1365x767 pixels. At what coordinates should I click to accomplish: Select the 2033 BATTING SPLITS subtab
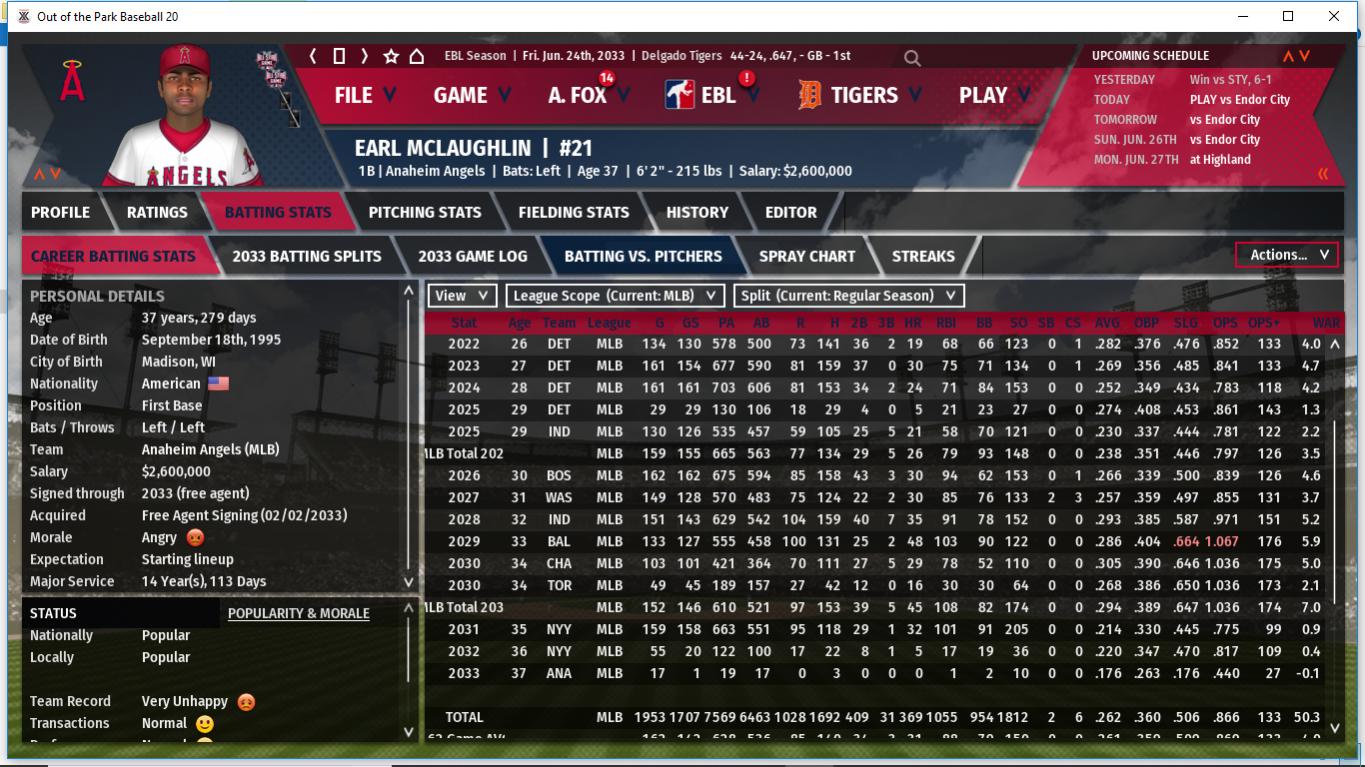point(307,256)
